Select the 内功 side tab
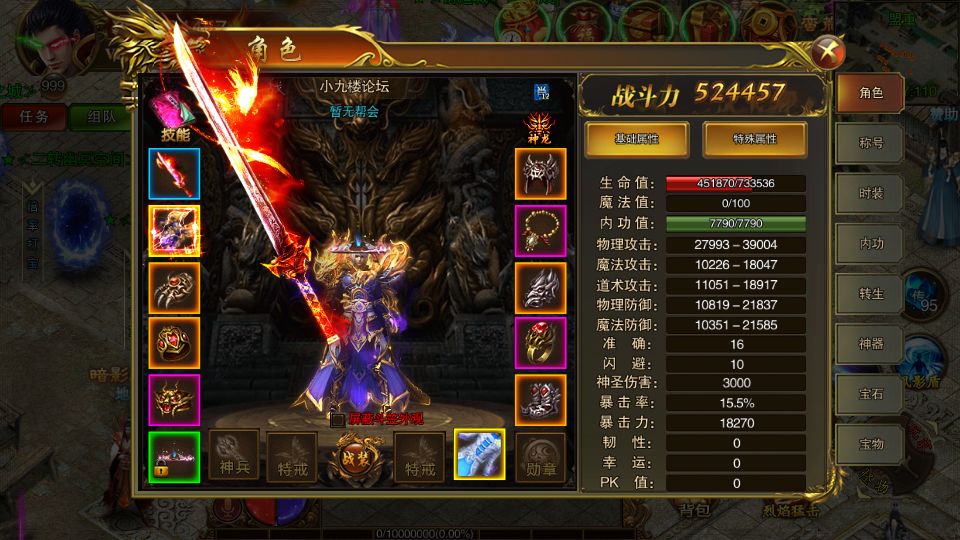960x540 pixels. click(x=871, y=243)
